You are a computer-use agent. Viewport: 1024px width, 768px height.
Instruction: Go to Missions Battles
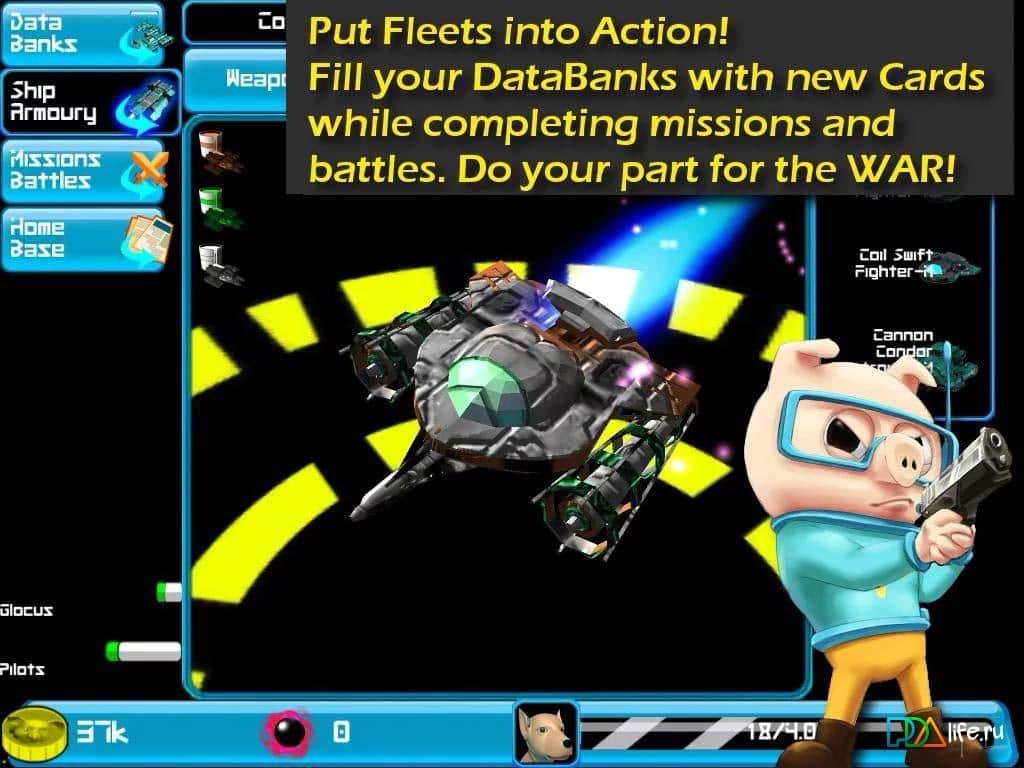click(x=84, y=171)
